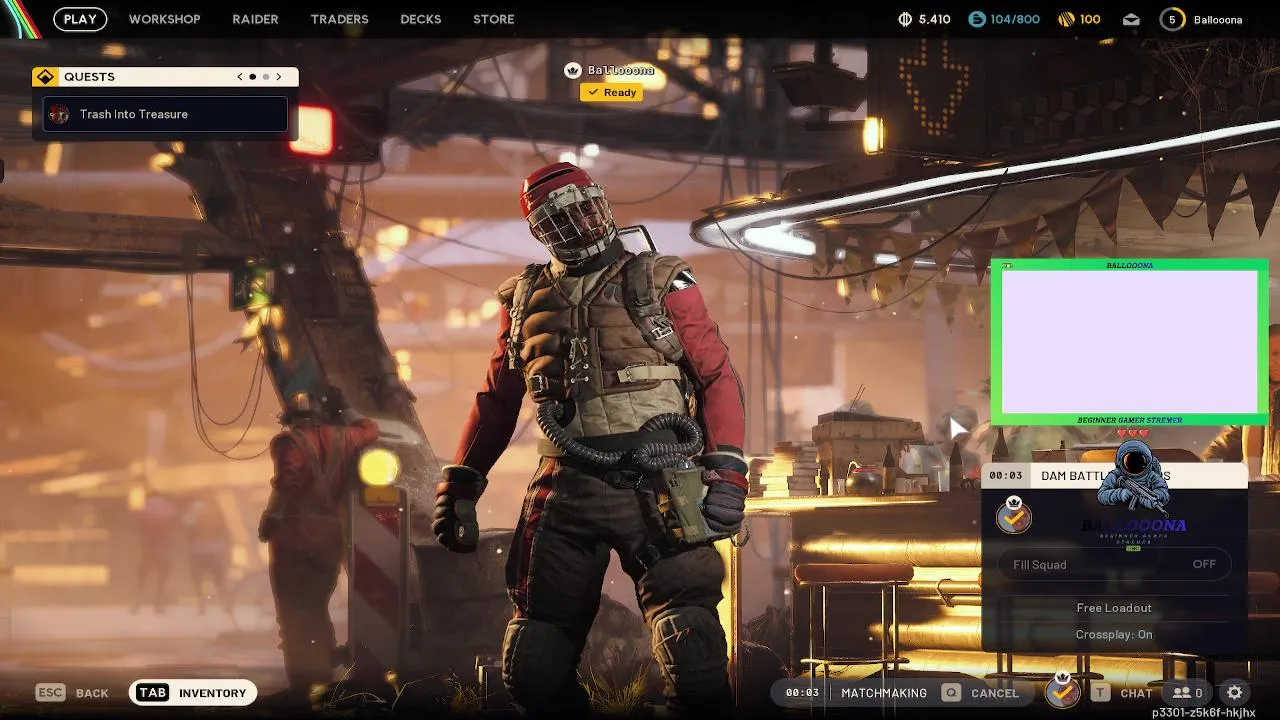Toggle Crossplay setting
This screenshot has height=720, width=1280.
point(1114,634)
